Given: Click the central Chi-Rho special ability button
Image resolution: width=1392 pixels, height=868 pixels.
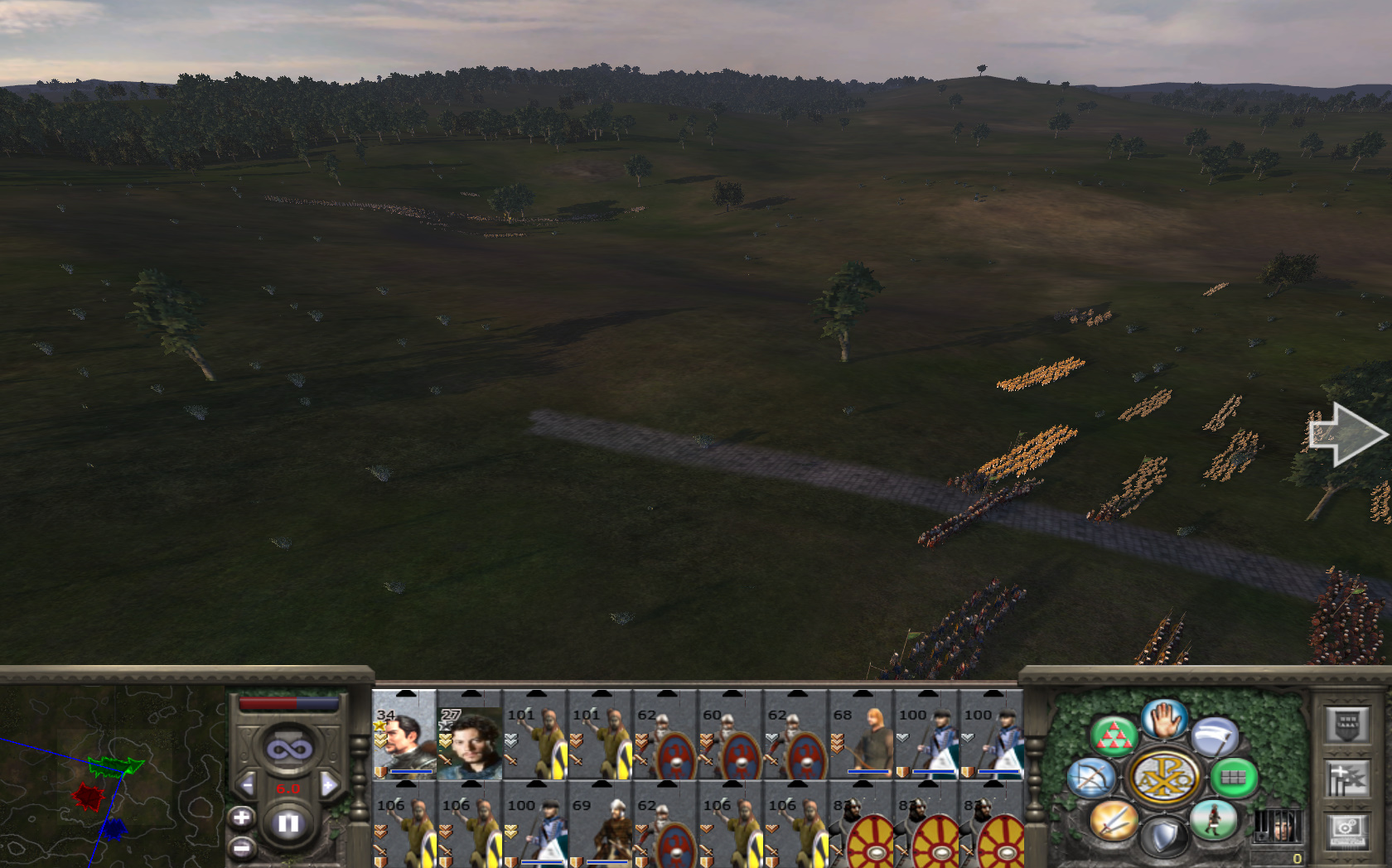Looking at the screenshot, I should (x=1163, y=779).
